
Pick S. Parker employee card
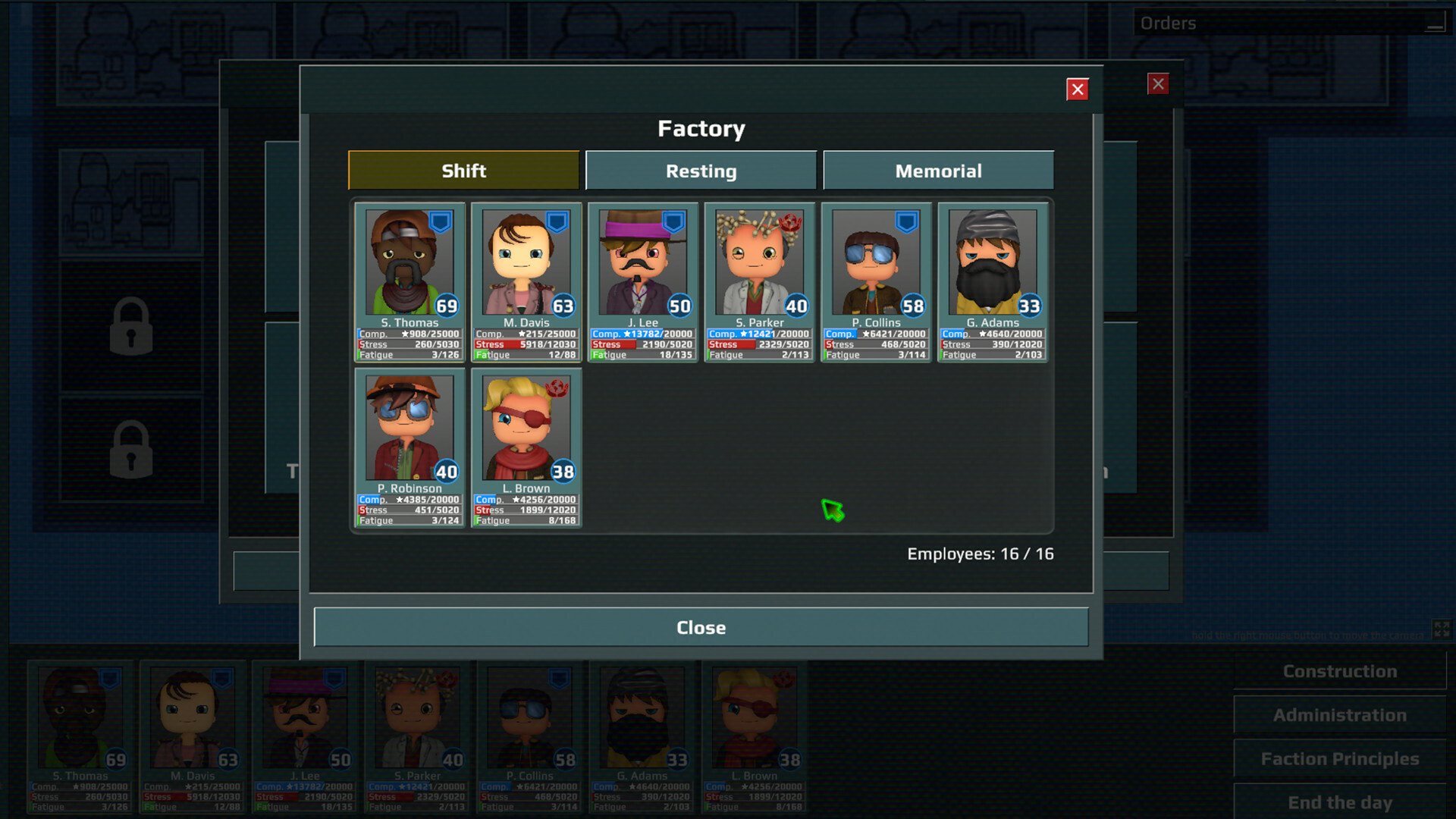pos(759,281)
